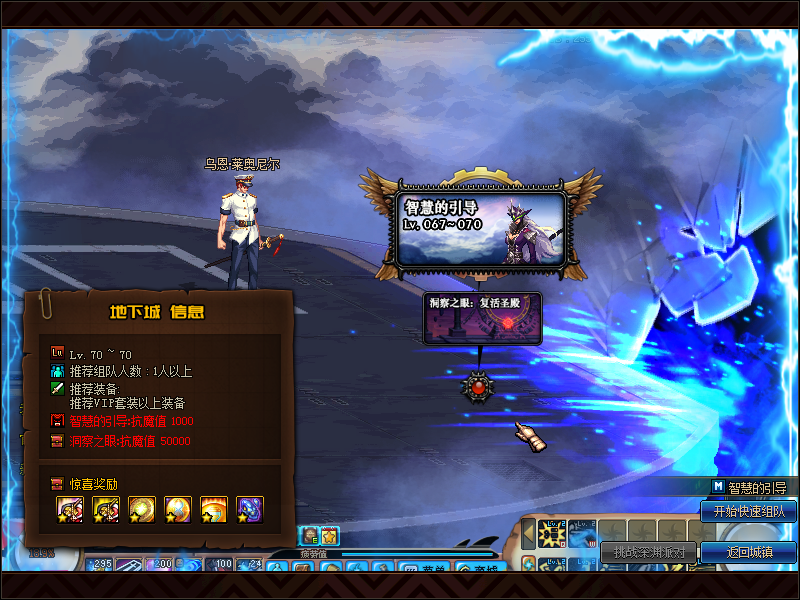The width and height of the screenshot is (800, 600).
Task: Click the gold star buff icon
Action: 330,537
